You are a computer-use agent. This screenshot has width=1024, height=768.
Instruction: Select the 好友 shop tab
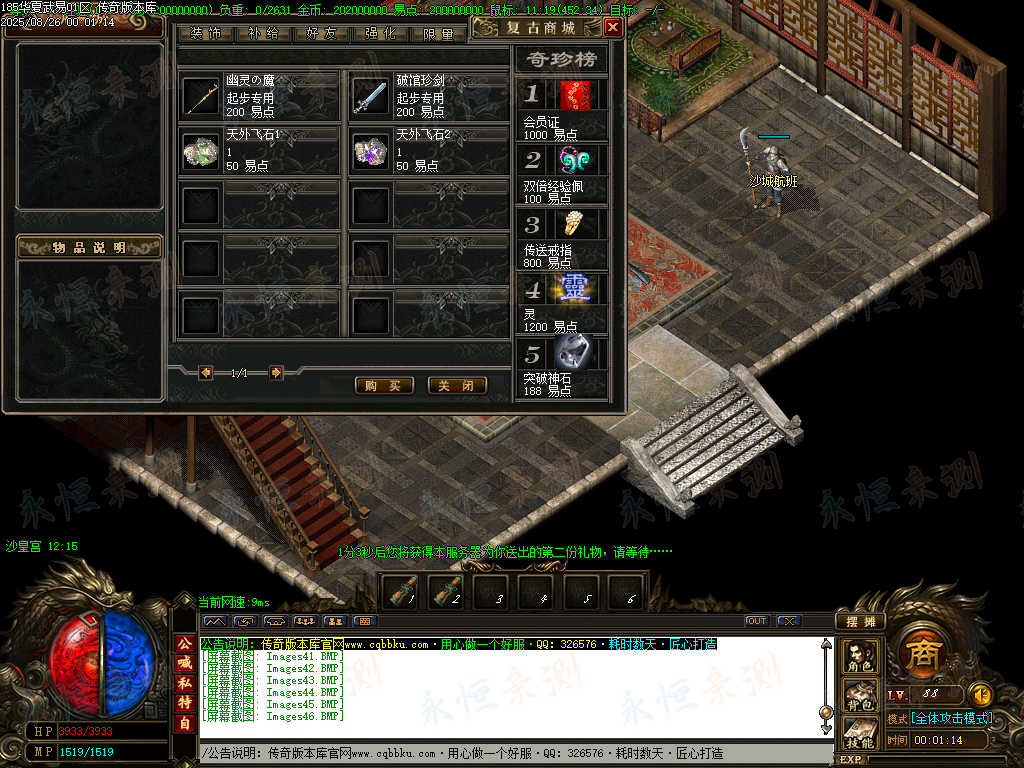point(322,34)
